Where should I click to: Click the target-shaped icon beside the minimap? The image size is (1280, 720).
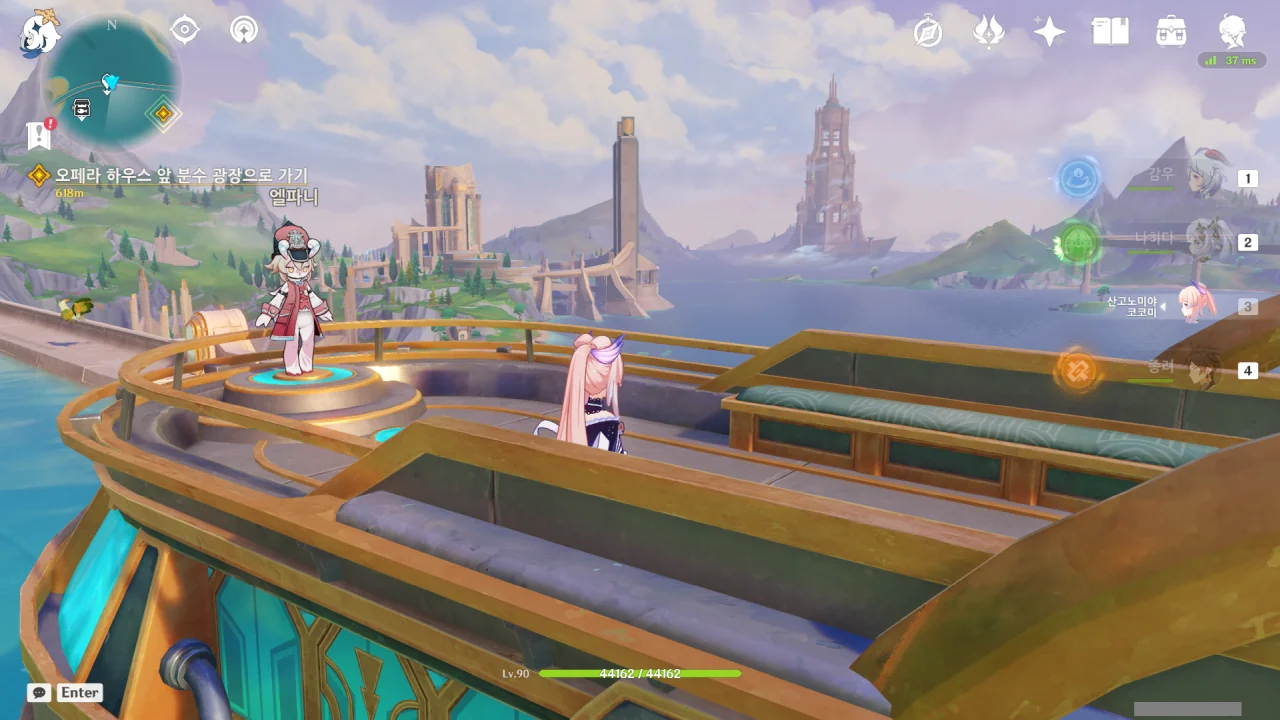[185, 30]
